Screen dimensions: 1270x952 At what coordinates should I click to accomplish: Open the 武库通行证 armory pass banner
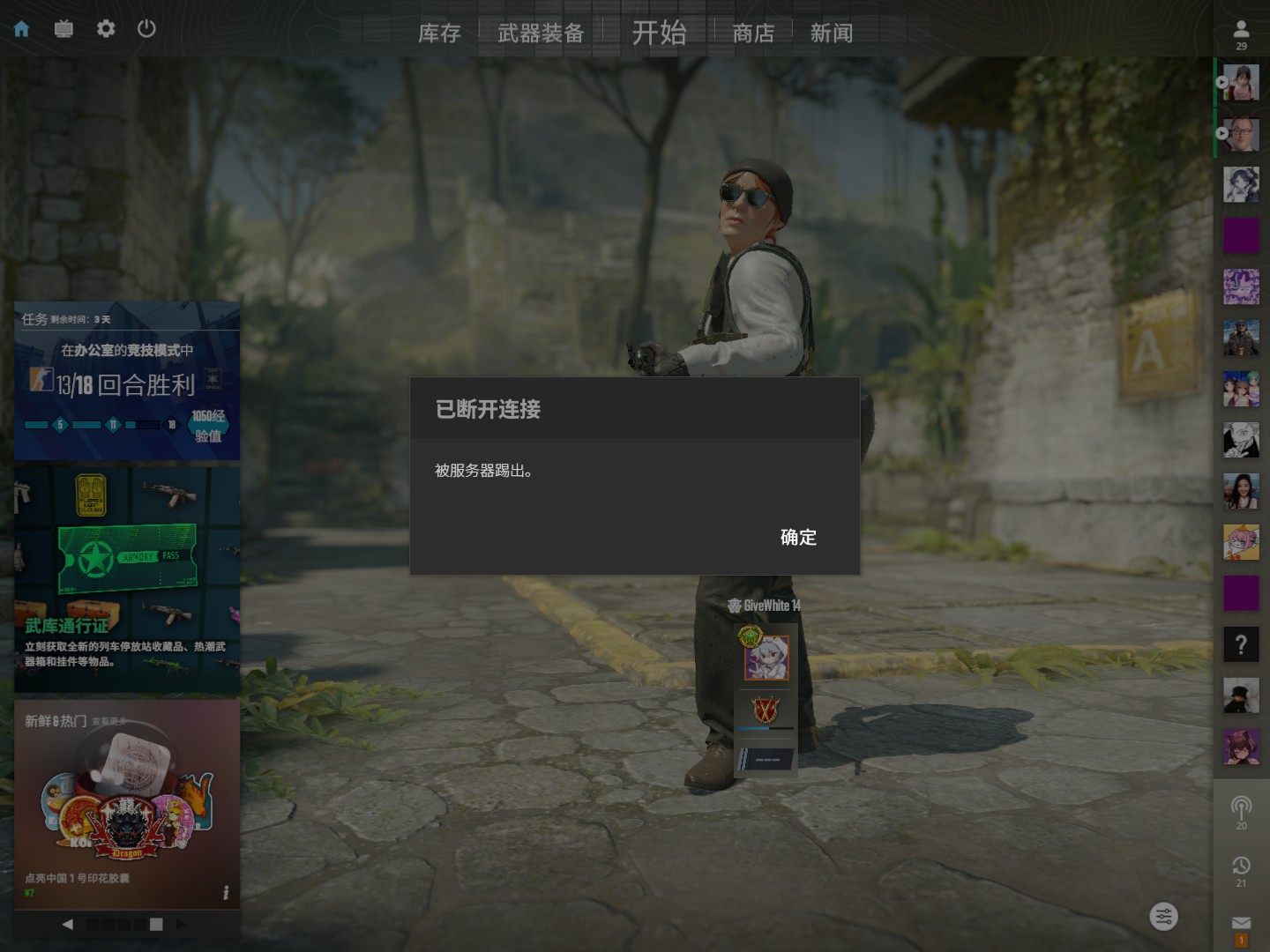click(x=127, y=579)
